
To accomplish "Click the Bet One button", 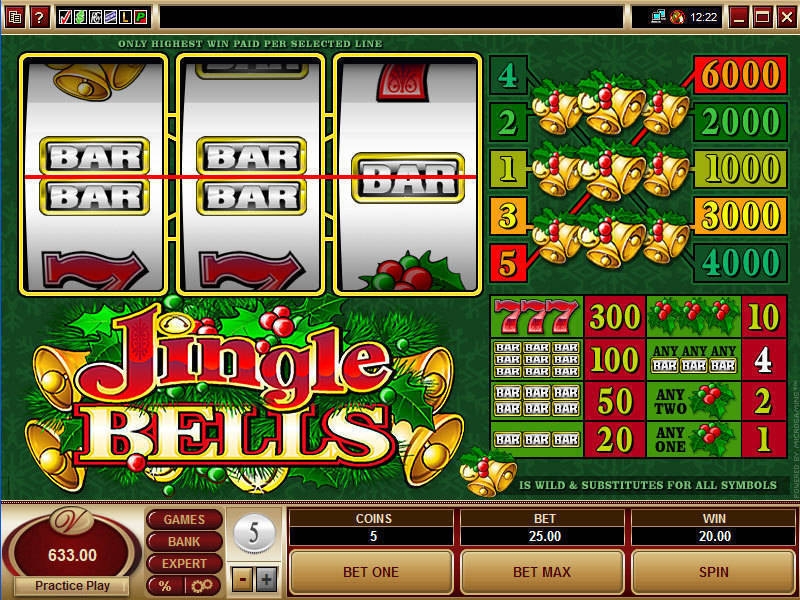I will (x=371, y=572).
